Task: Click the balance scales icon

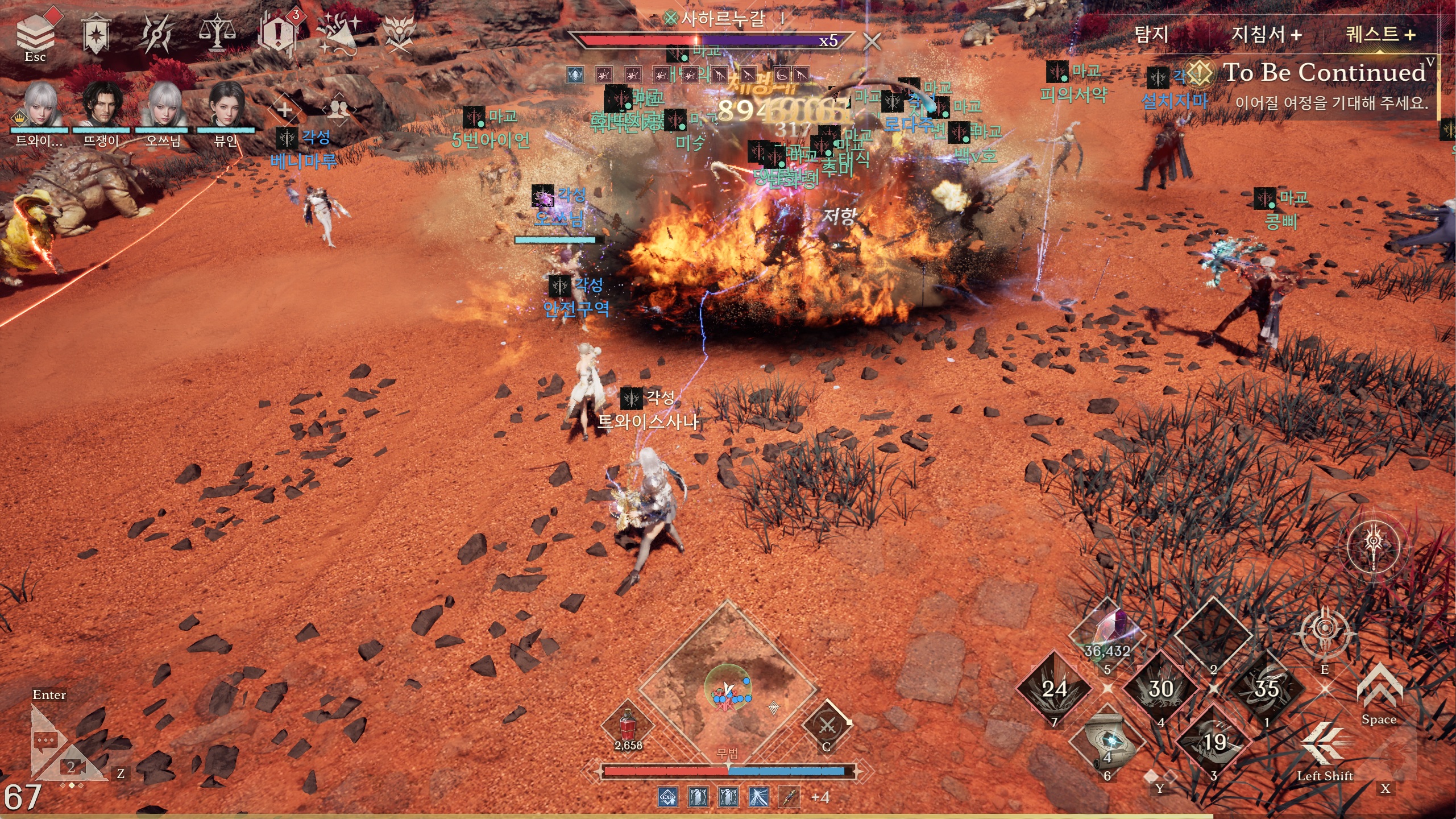Action: [217, 33]
